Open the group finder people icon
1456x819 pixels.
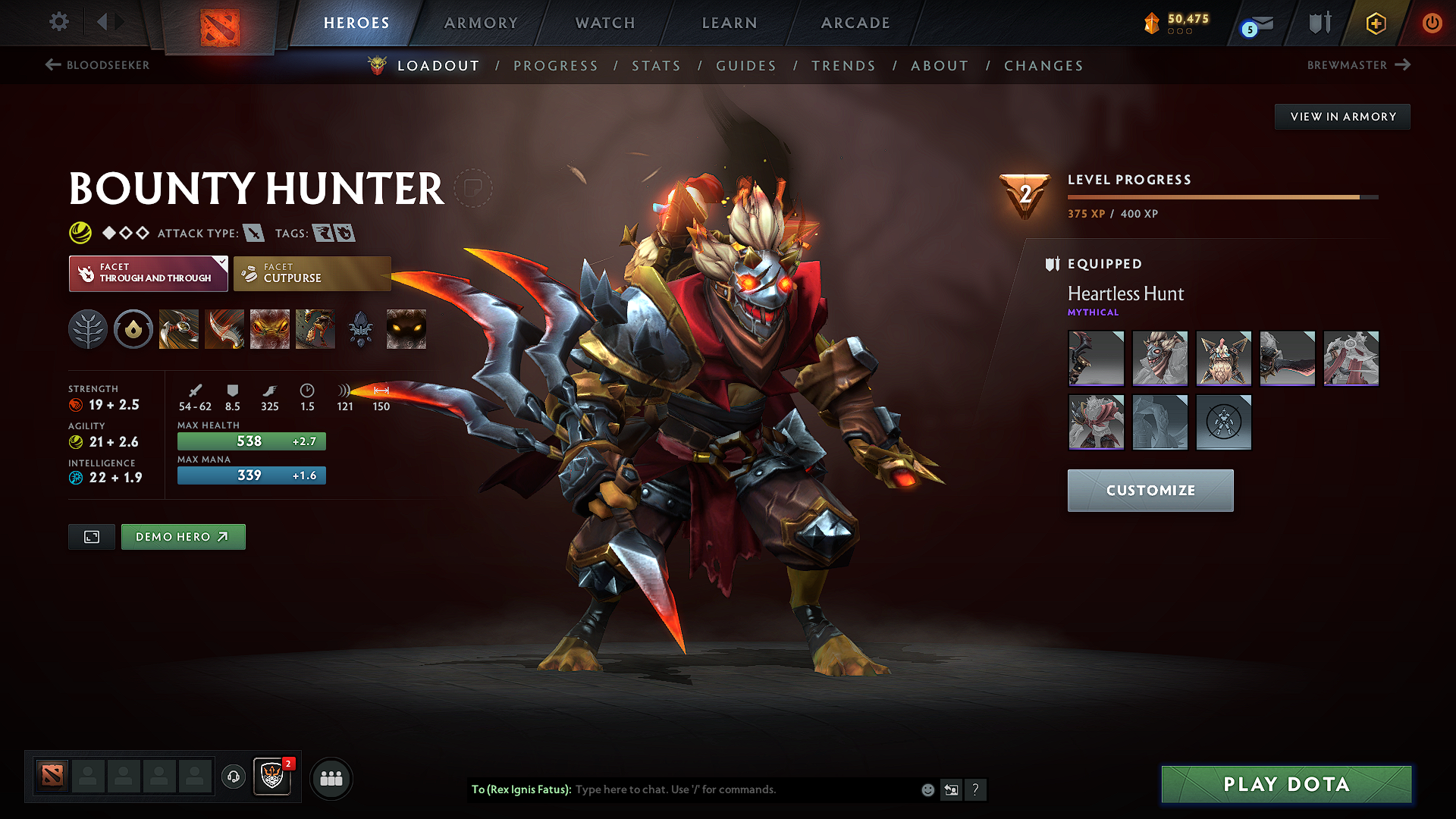point(331,777)
